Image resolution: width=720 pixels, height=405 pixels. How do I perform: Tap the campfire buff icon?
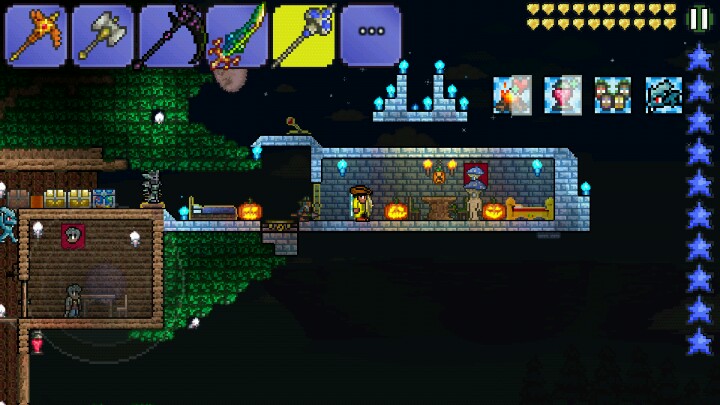click(x=512, y=95)
